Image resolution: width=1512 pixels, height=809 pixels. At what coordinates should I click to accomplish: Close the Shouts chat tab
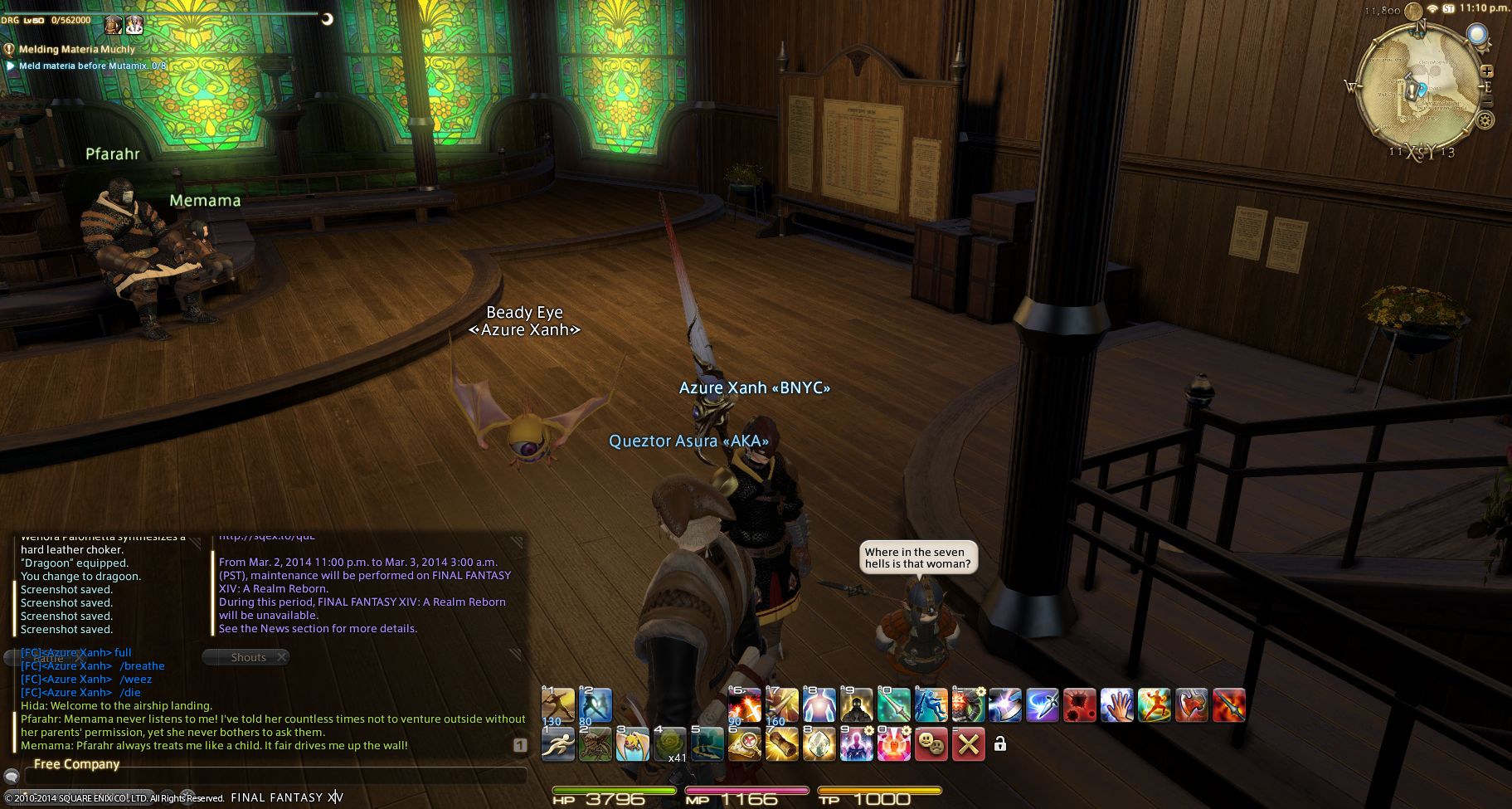[282, 657]
